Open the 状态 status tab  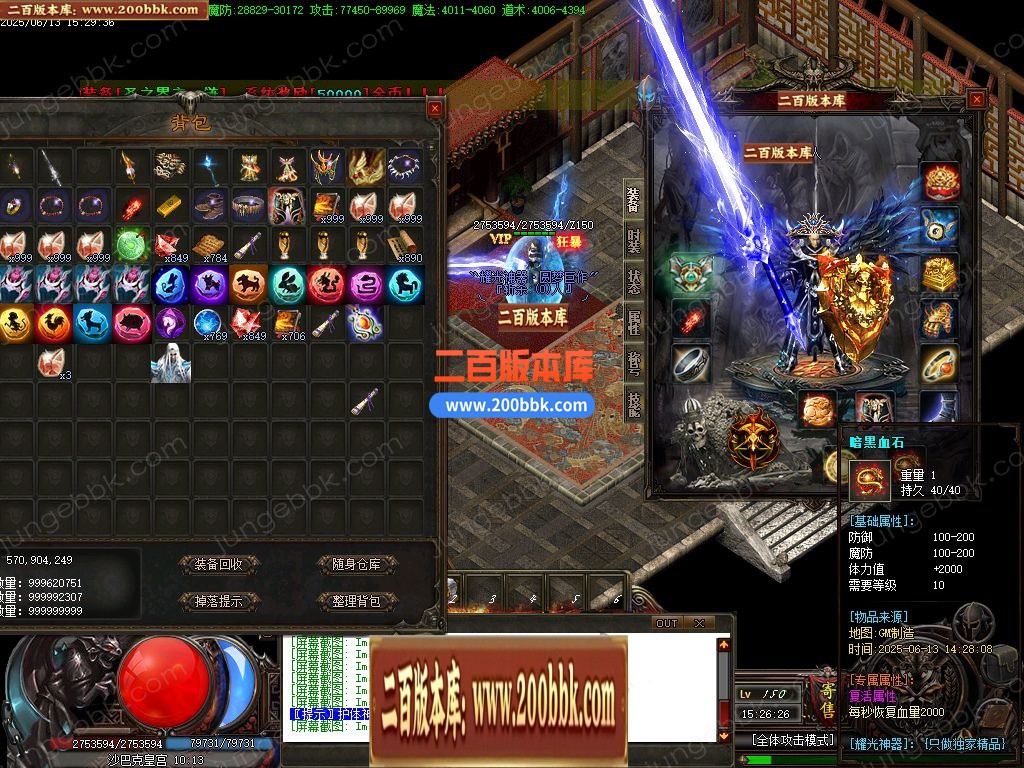[x=633, y=281]
